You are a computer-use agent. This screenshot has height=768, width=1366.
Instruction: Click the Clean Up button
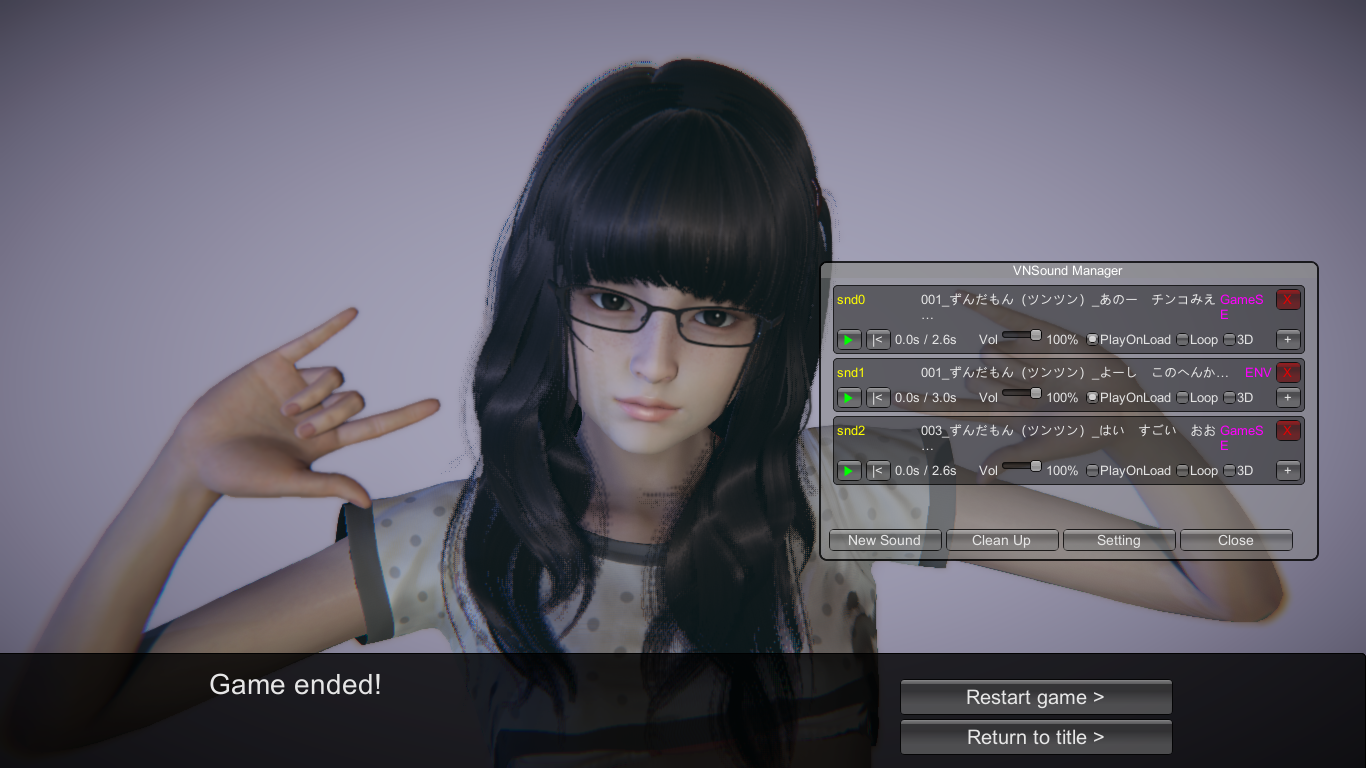(x=1001, y=540)
